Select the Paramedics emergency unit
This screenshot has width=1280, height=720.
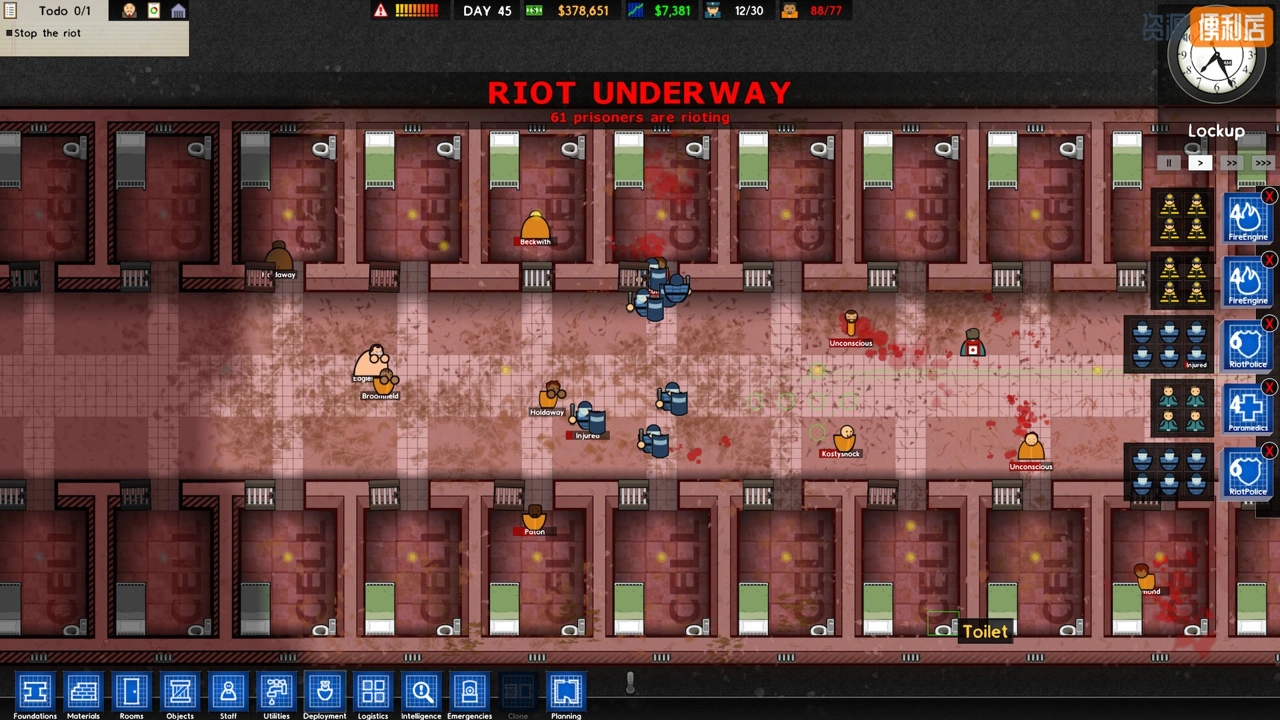coord(1247,410)
